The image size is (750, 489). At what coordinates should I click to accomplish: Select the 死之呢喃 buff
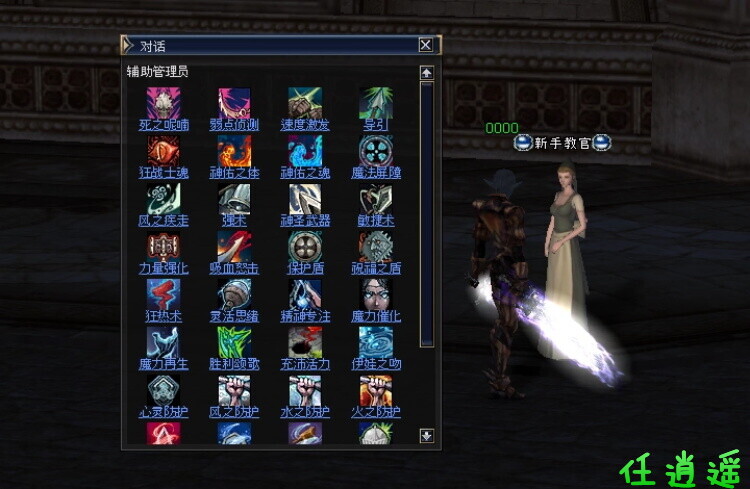click(x=163, y=103)
